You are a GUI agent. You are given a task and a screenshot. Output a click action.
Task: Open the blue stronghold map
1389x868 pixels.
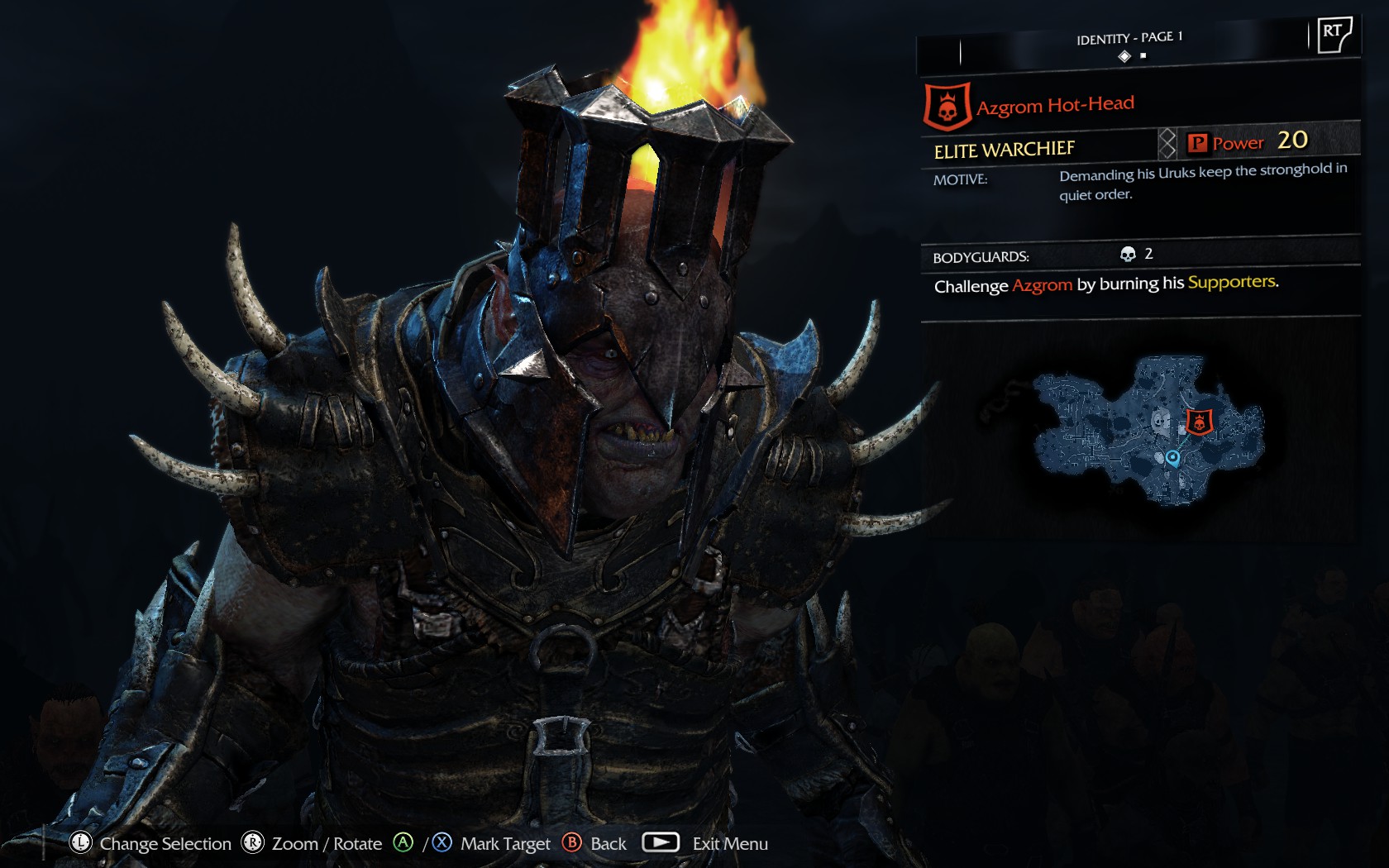tap(1148, 430)
